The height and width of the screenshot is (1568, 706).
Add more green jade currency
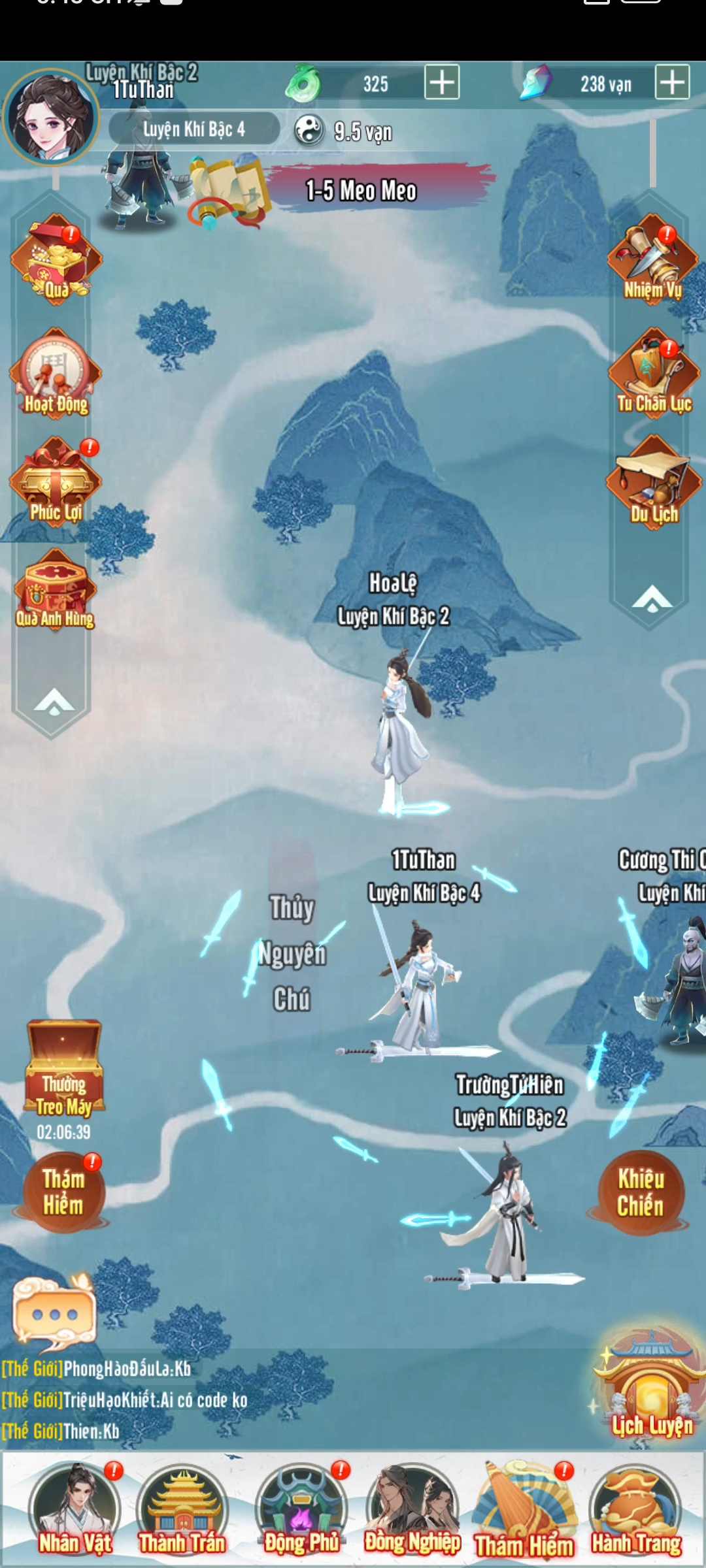pos(442,82)
